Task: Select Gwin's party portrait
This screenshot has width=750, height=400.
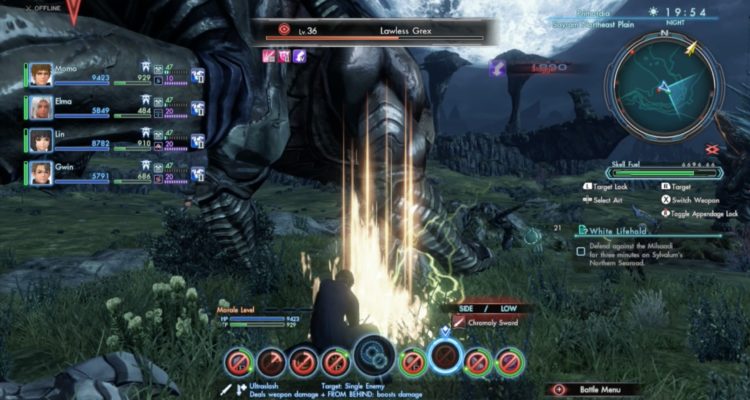Action: point(41,171)
